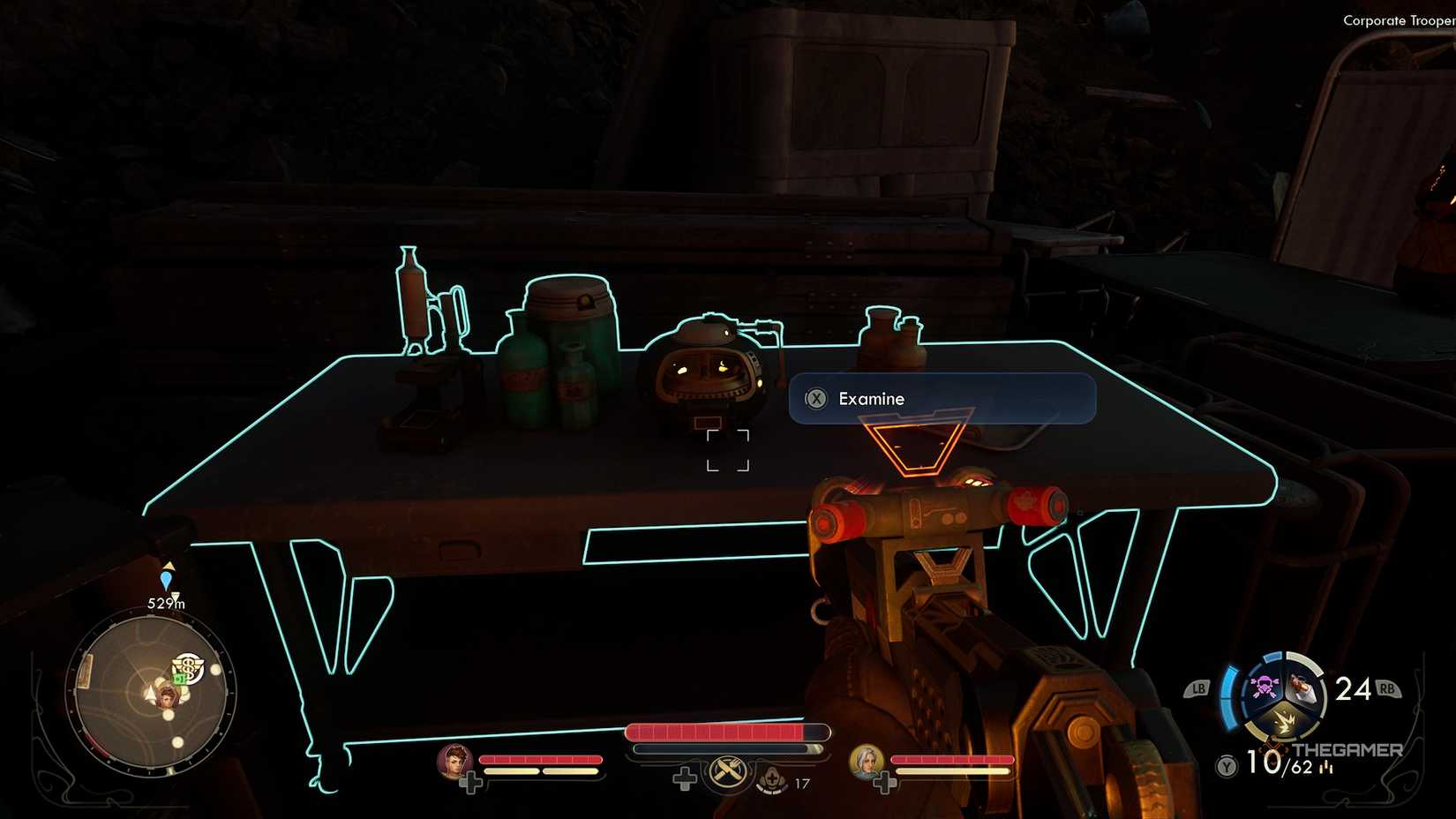
Task: Click the Corporate Trooper label at top right
Action: pos(1398,19)
